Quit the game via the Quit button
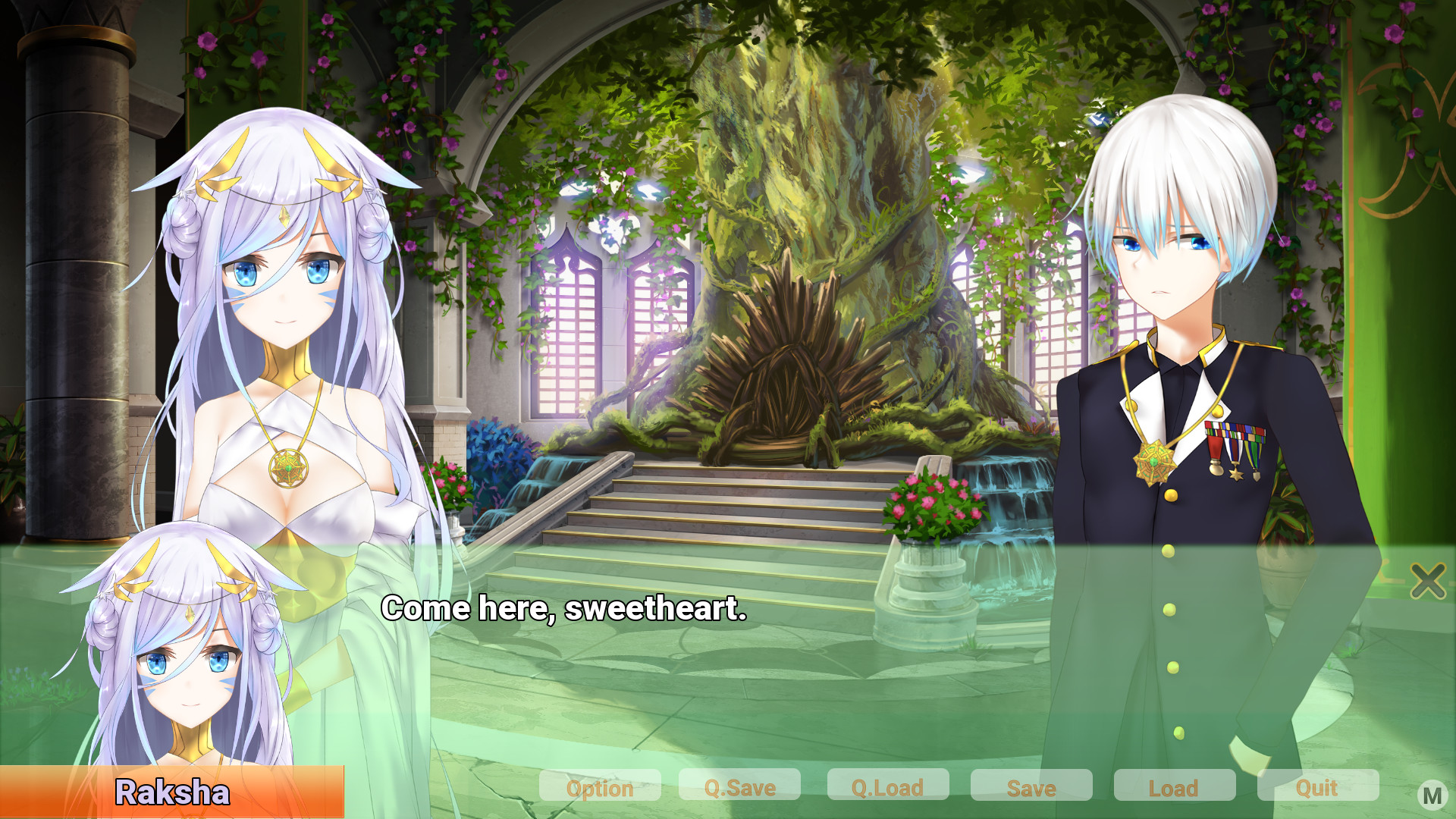Screen dimensions: 1456x819 click(1317, 788)
